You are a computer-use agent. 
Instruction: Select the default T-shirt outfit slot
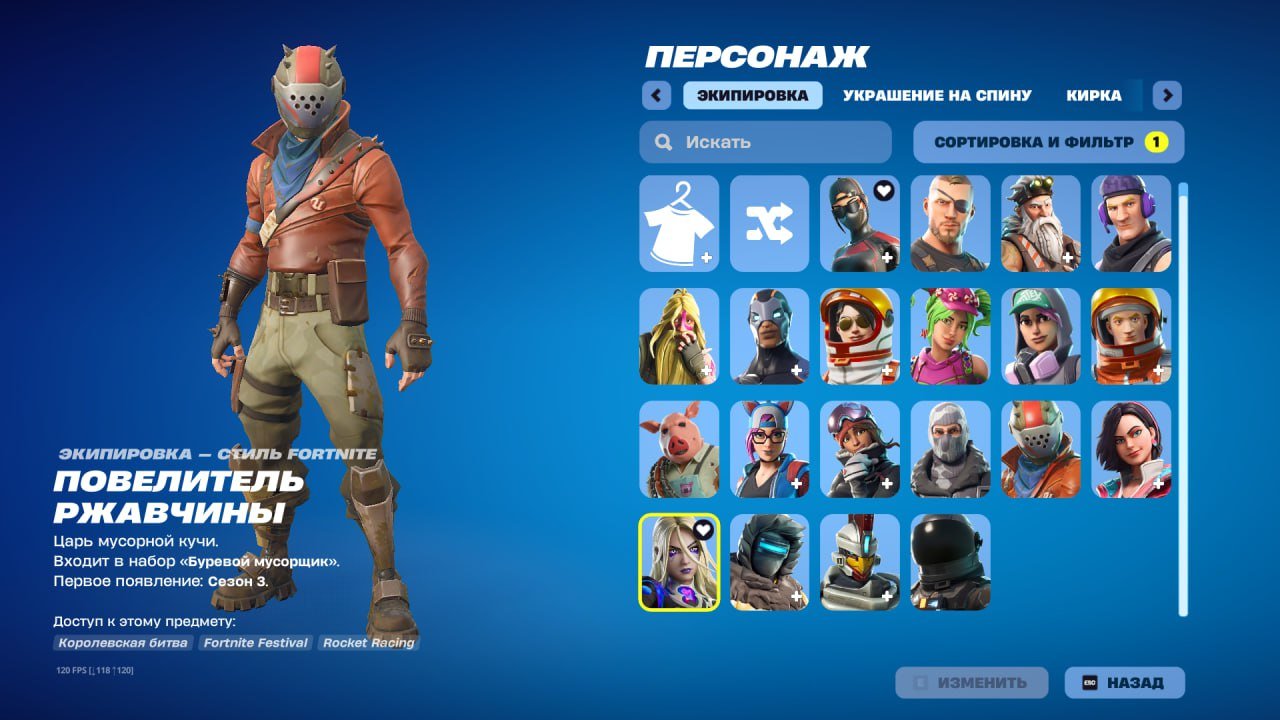pos(679,224)
